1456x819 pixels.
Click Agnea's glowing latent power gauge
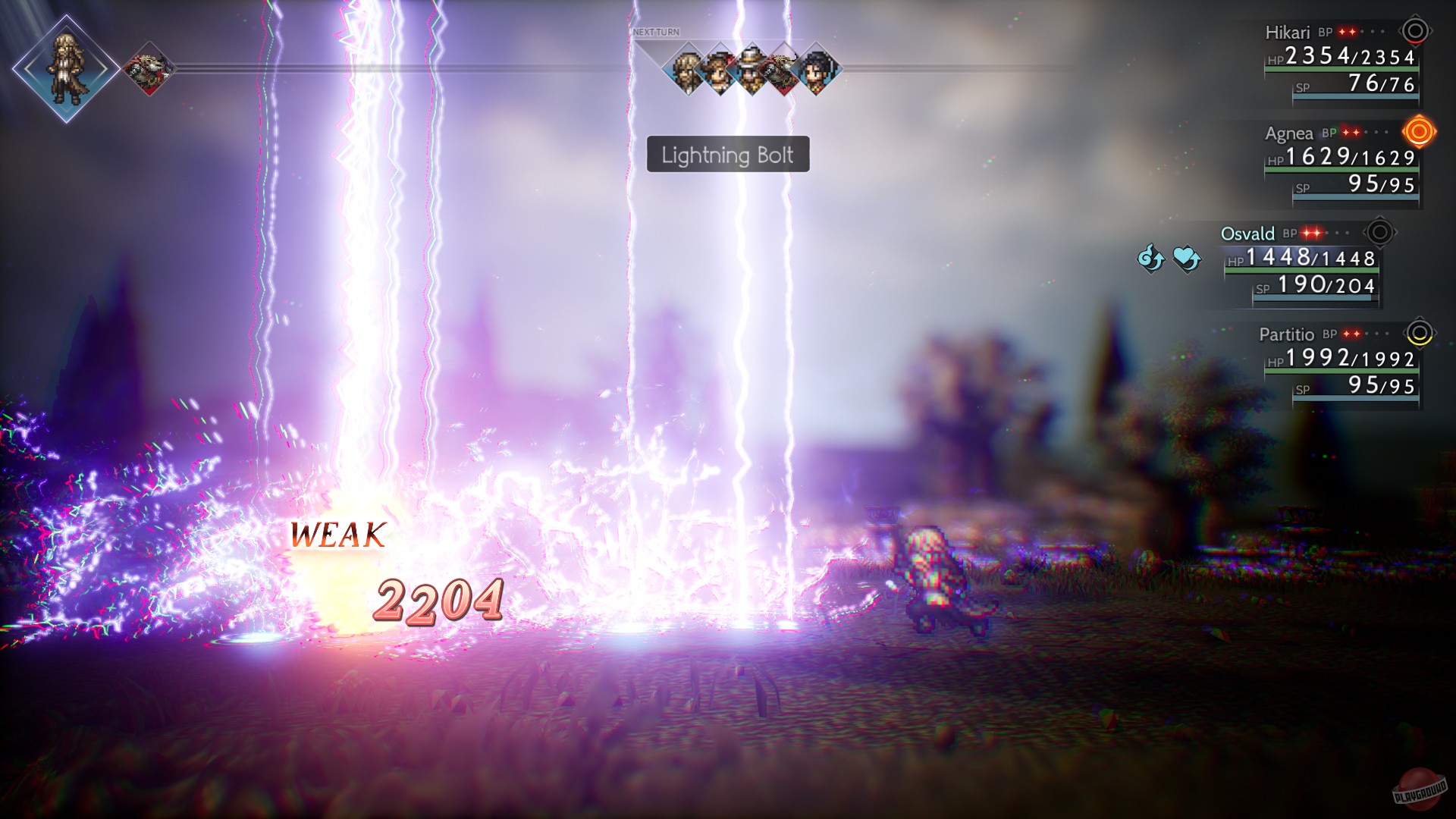tap(1419, 133)
